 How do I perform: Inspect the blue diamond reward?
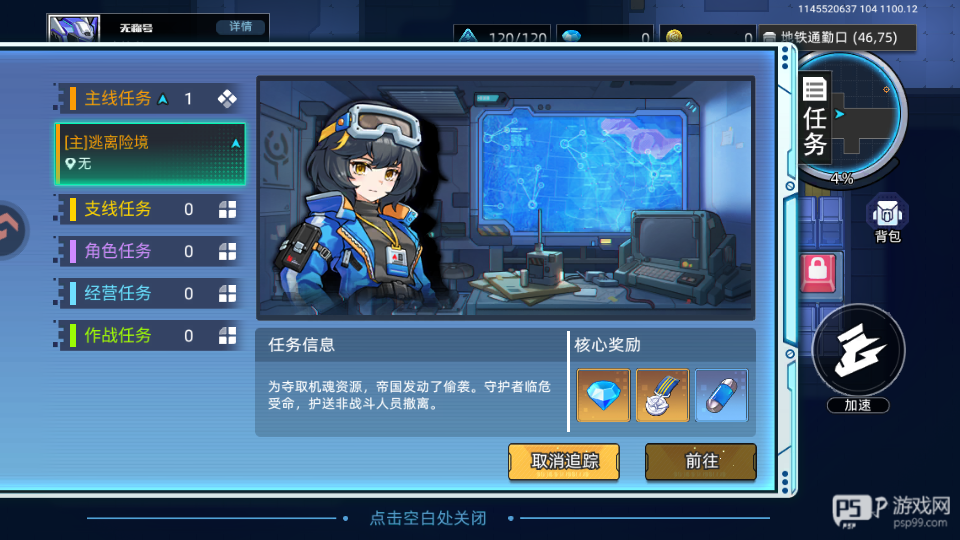pyautogui.click(x=603, y=395)
